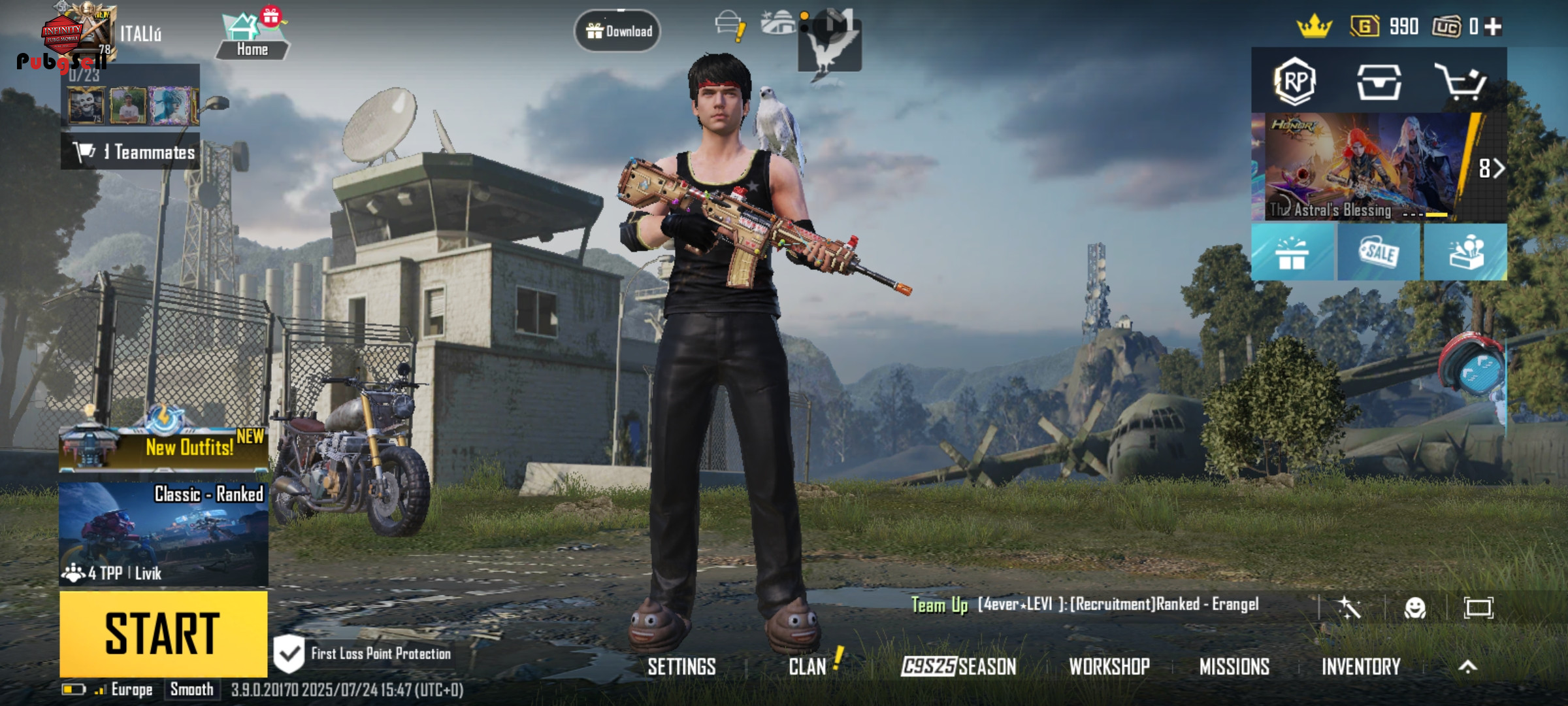Open the SALE offers tile
This screenshot has height=706, width=1568.
click(x=1379, y=252)
